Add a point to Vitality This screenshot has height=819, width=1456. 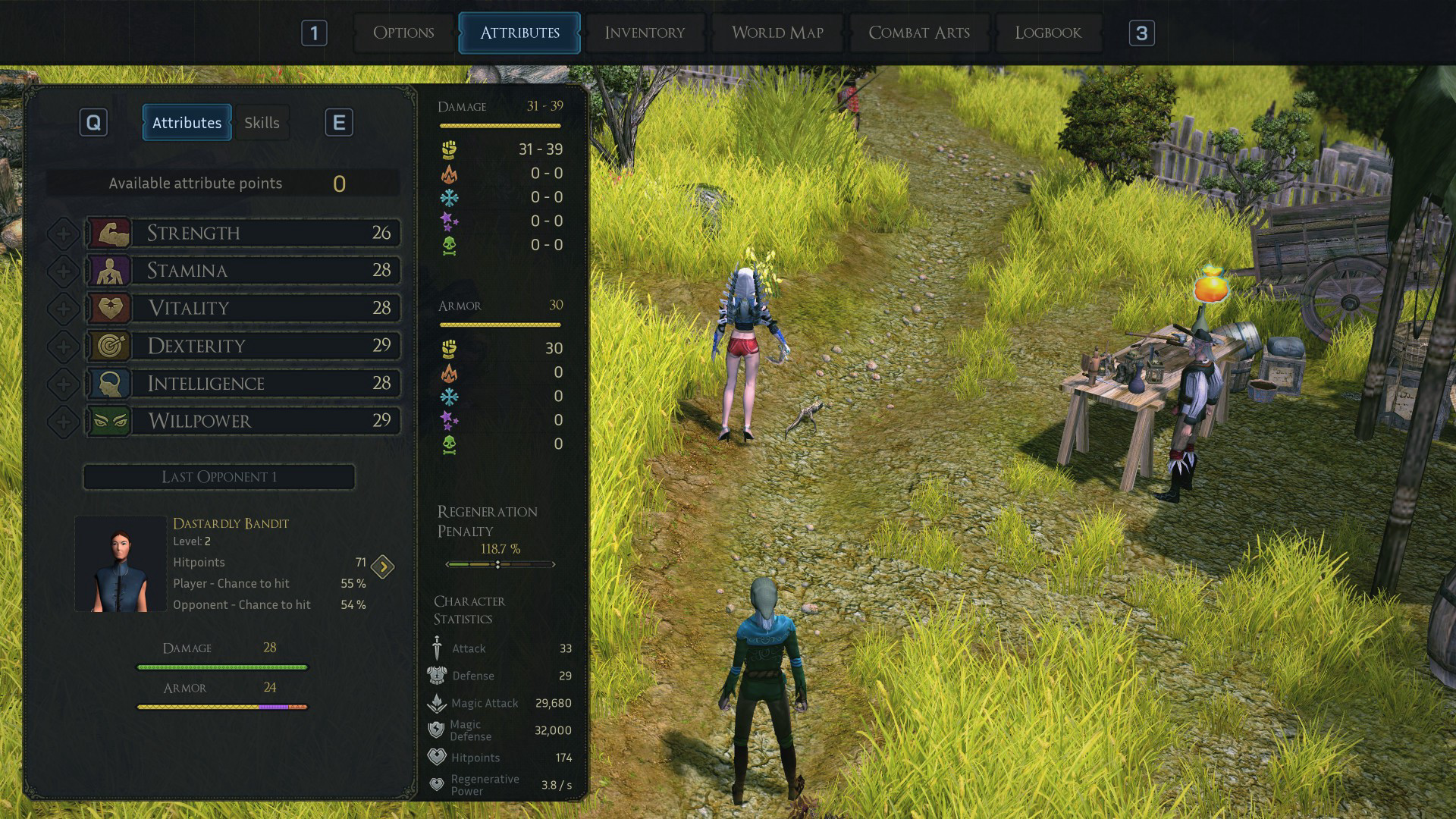coord(64,309)
